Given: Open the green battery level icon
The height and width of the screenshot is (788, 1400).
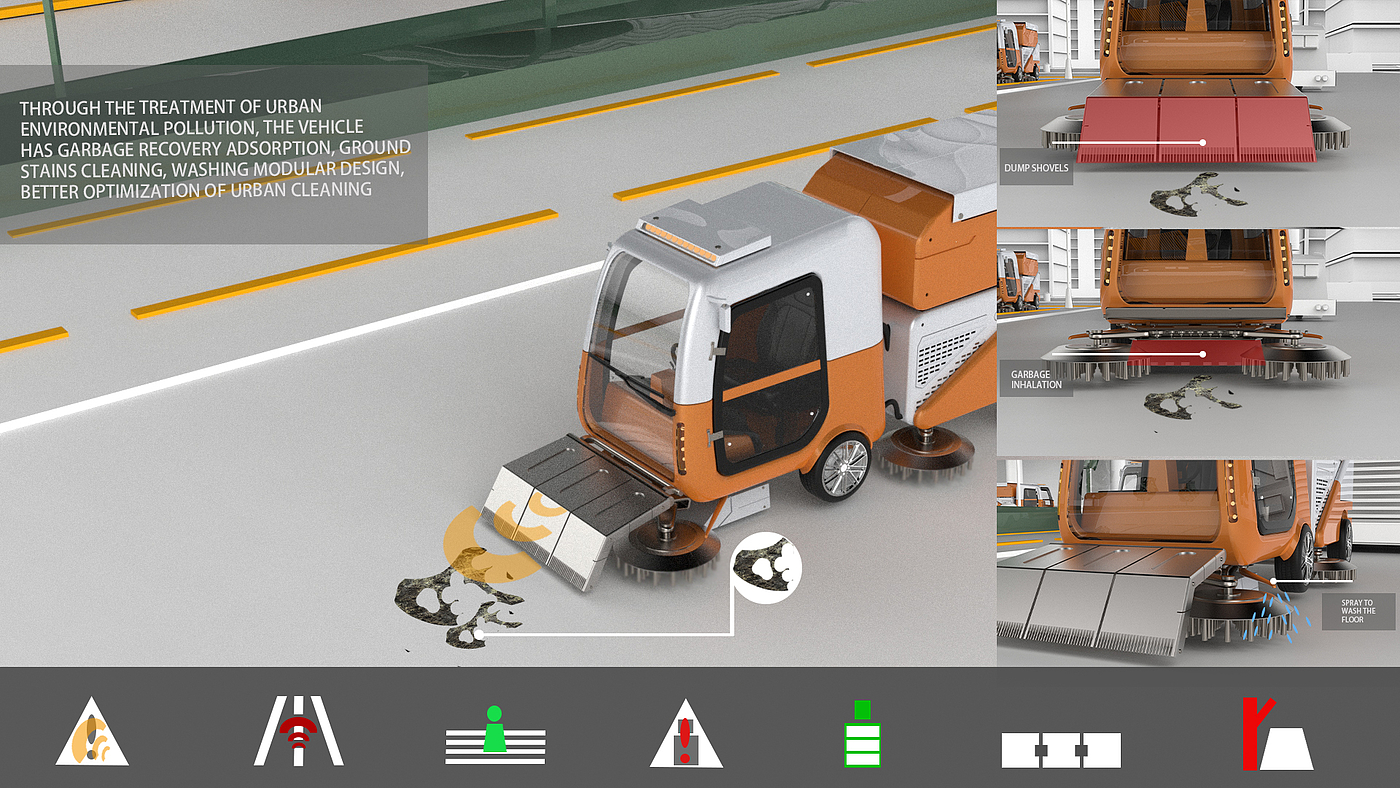Looking at the screenshot, I should click(x=862, y=735).
